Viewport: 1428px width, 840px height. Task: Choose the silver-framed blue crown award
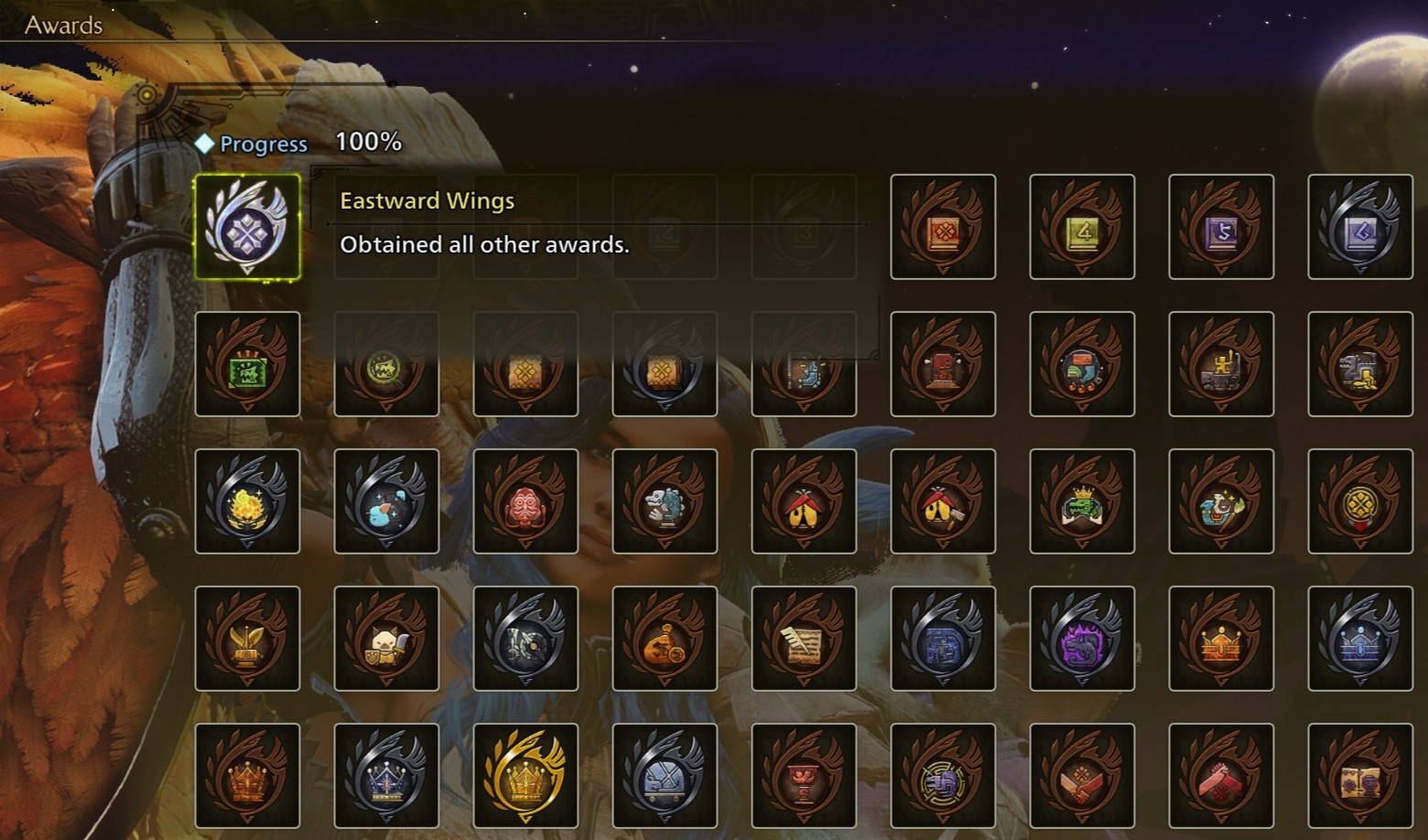(386, 776)
